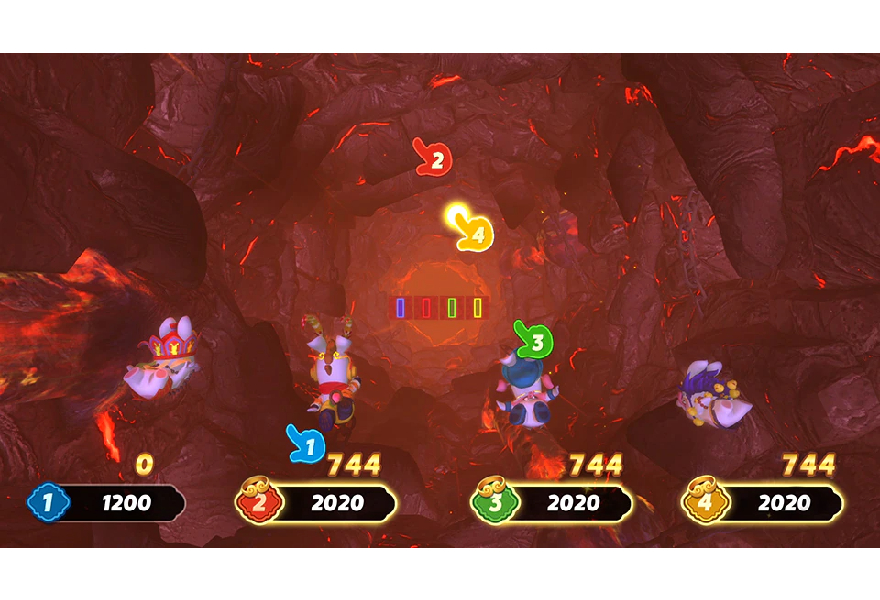
Task: Click the yellow player 4 badge
Action: (703, 502)
